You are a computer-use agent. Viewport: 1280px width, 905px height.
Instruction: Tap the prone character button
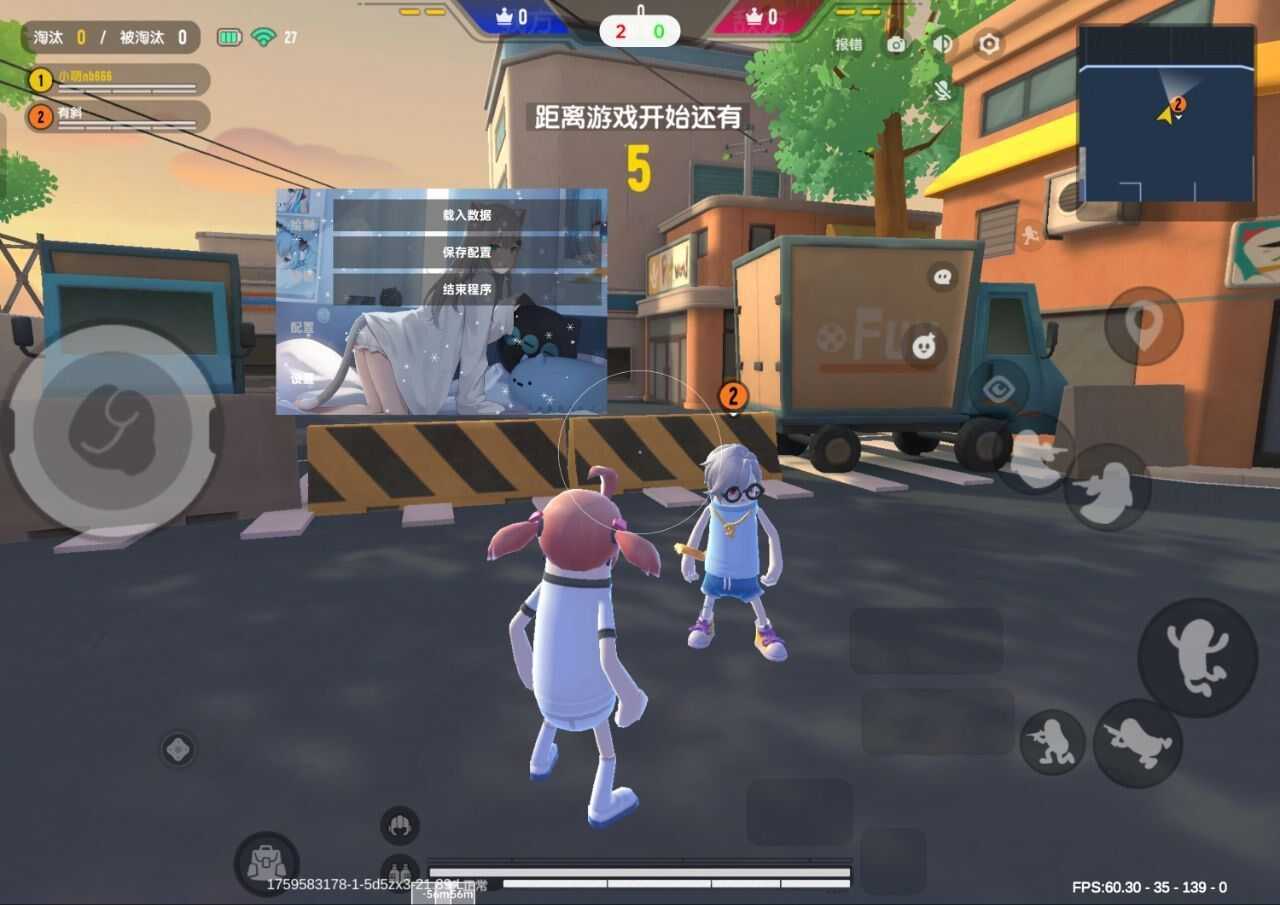(1138, 743)
